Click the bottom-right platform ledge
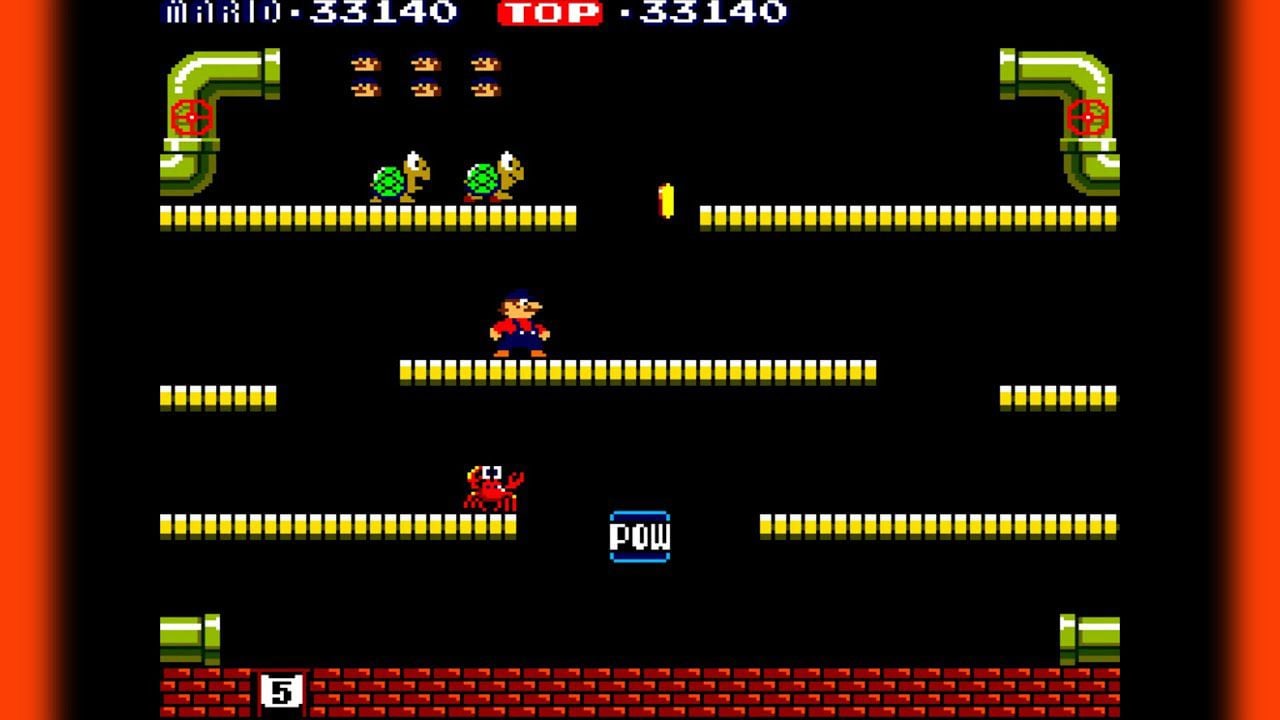The image size is (1280, 720). (x=940, y=522)
